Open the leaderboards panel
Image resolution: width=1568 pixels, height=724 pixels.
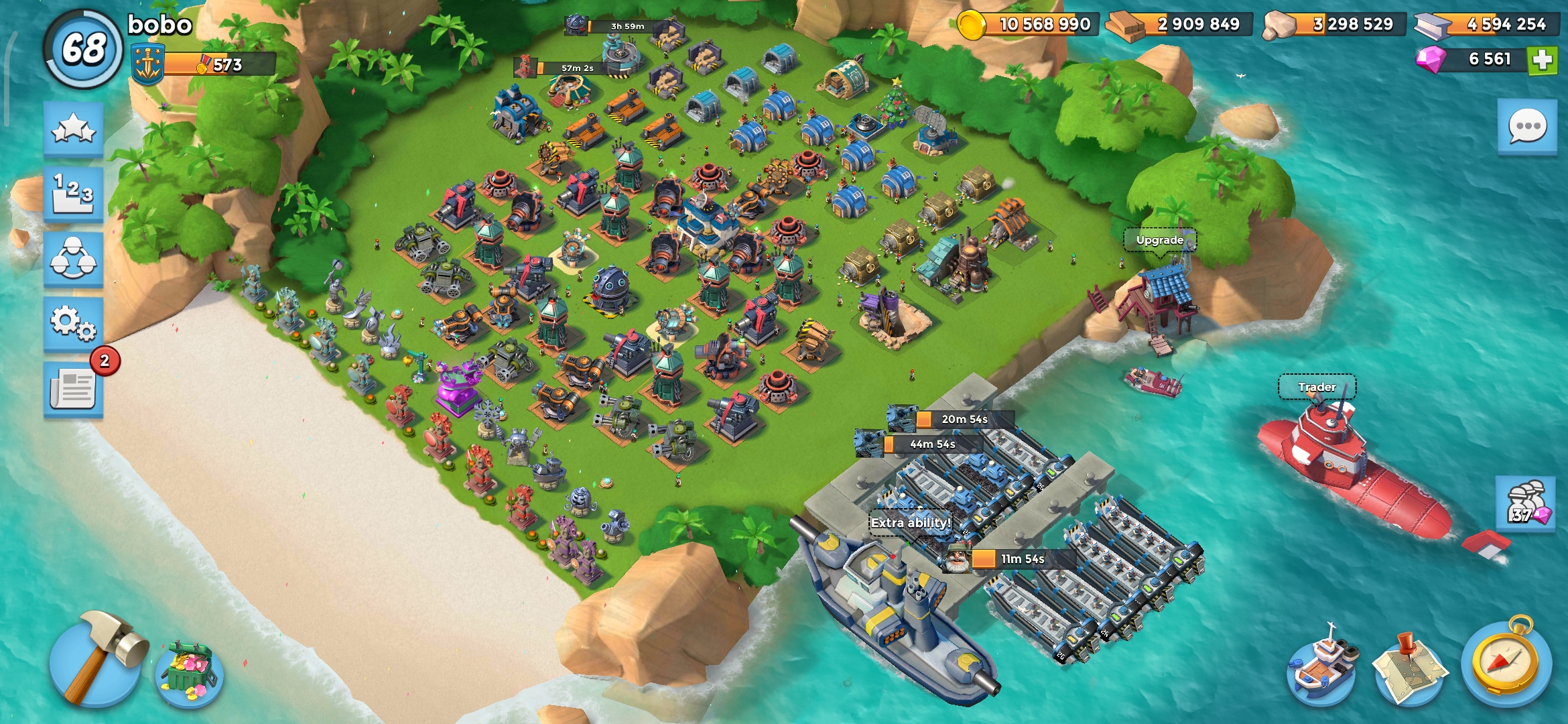[x=72, y=190]
